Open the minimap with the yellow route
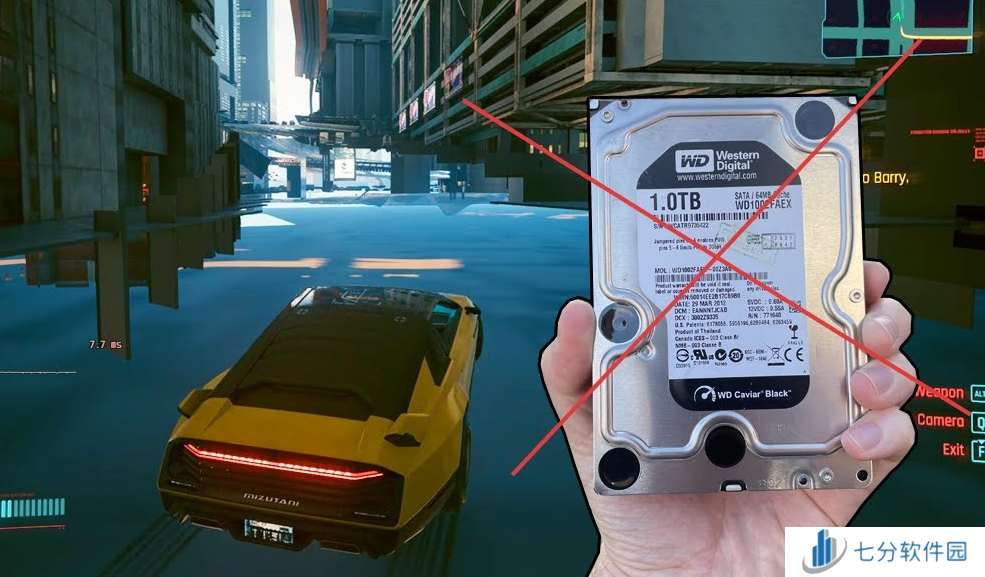This screenshot has width=985, height=577. [897, 27]
